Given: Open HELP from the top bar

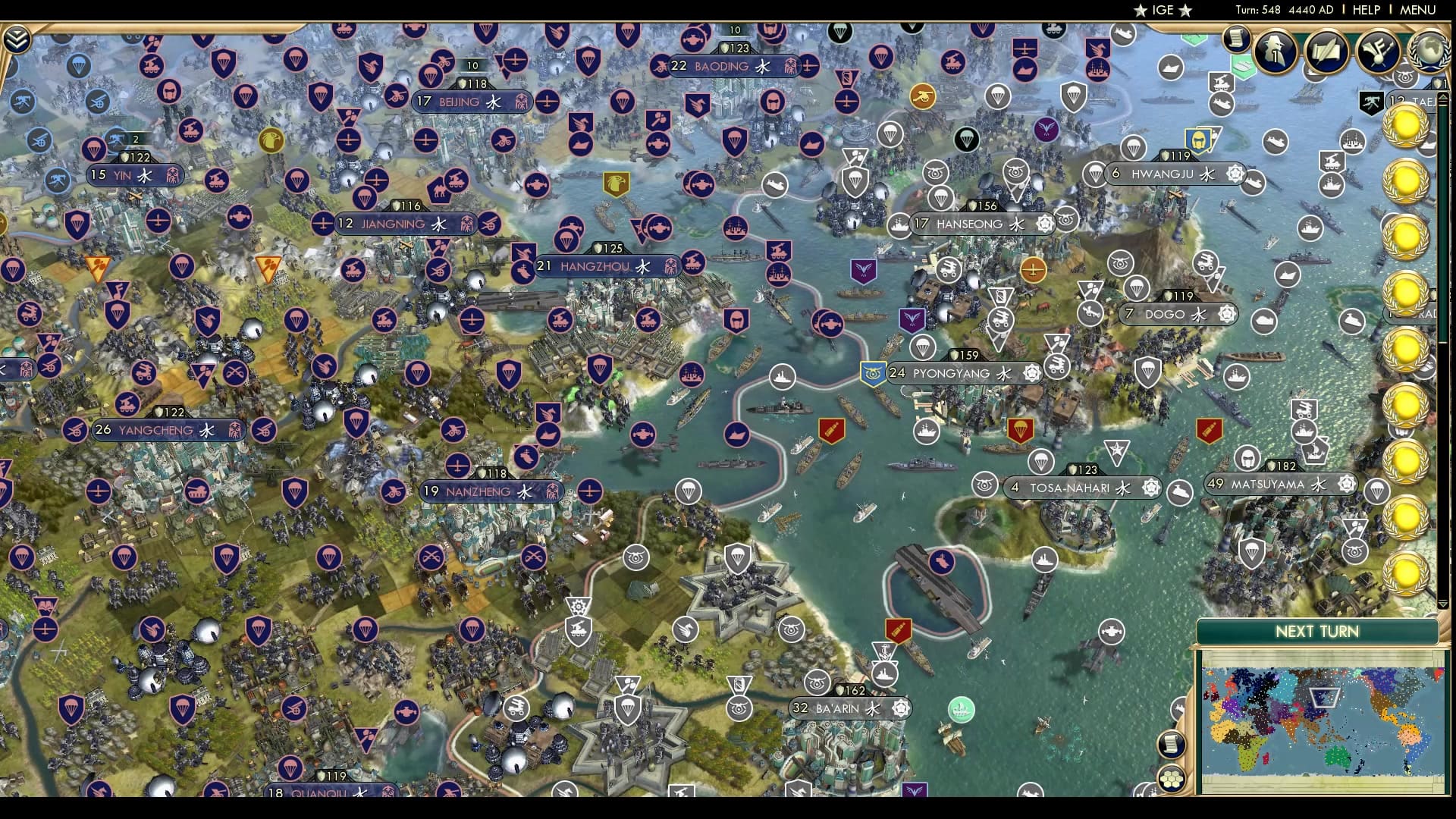Looking at the screenshot, I should tap(1365, 10).
